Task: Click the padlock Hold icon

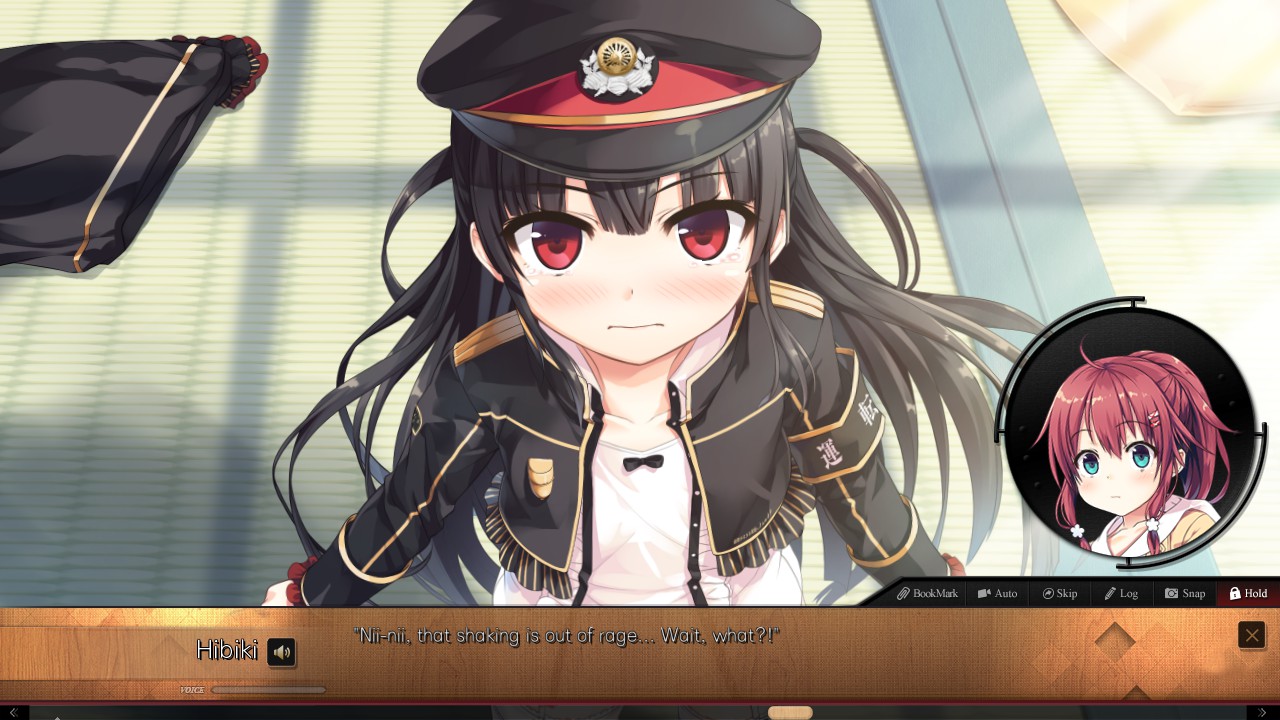Action: tap(1236, 593)
